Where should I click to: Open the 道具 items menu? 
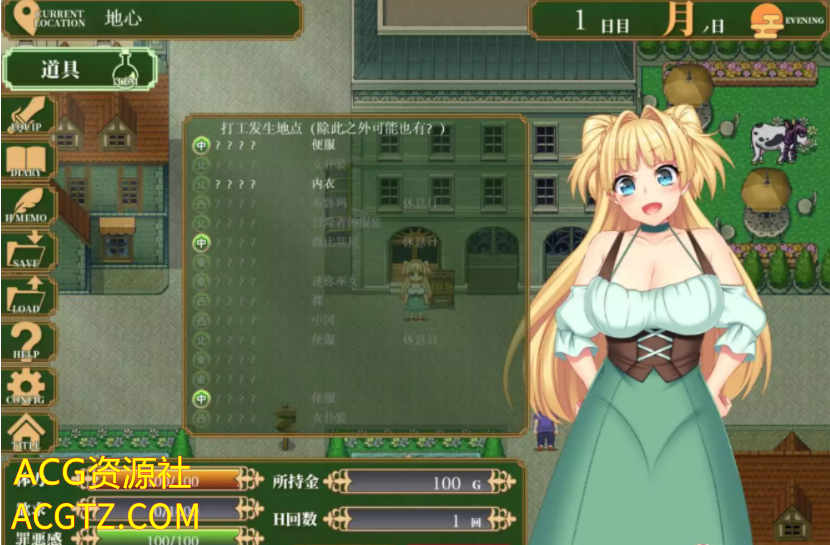tap(80, 69)
